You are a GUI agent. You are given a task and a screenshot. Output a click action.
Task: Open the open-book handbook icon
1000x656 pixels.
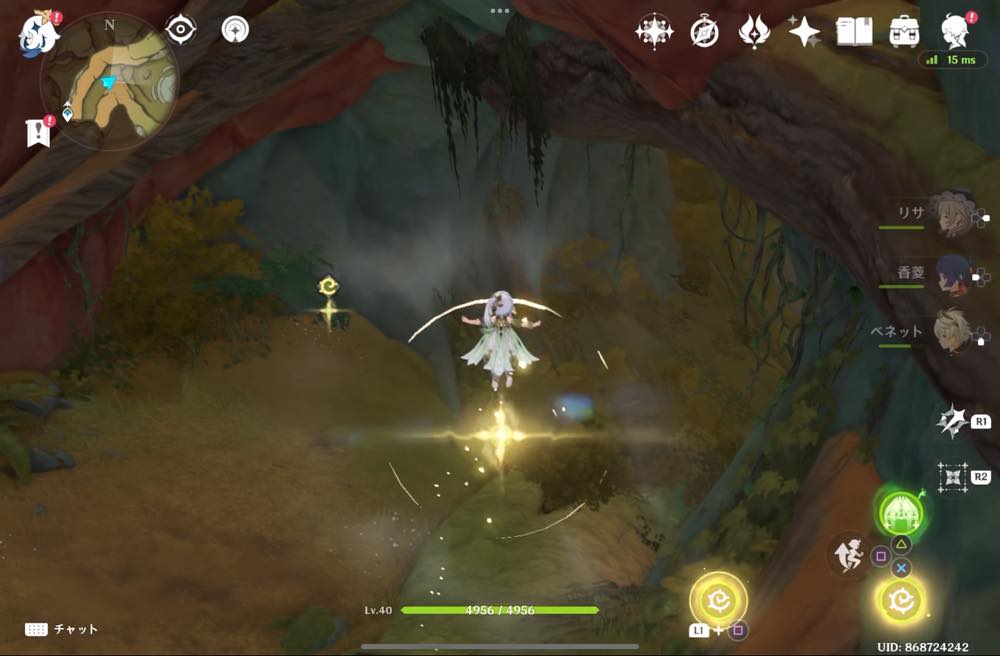click(854, 32)
